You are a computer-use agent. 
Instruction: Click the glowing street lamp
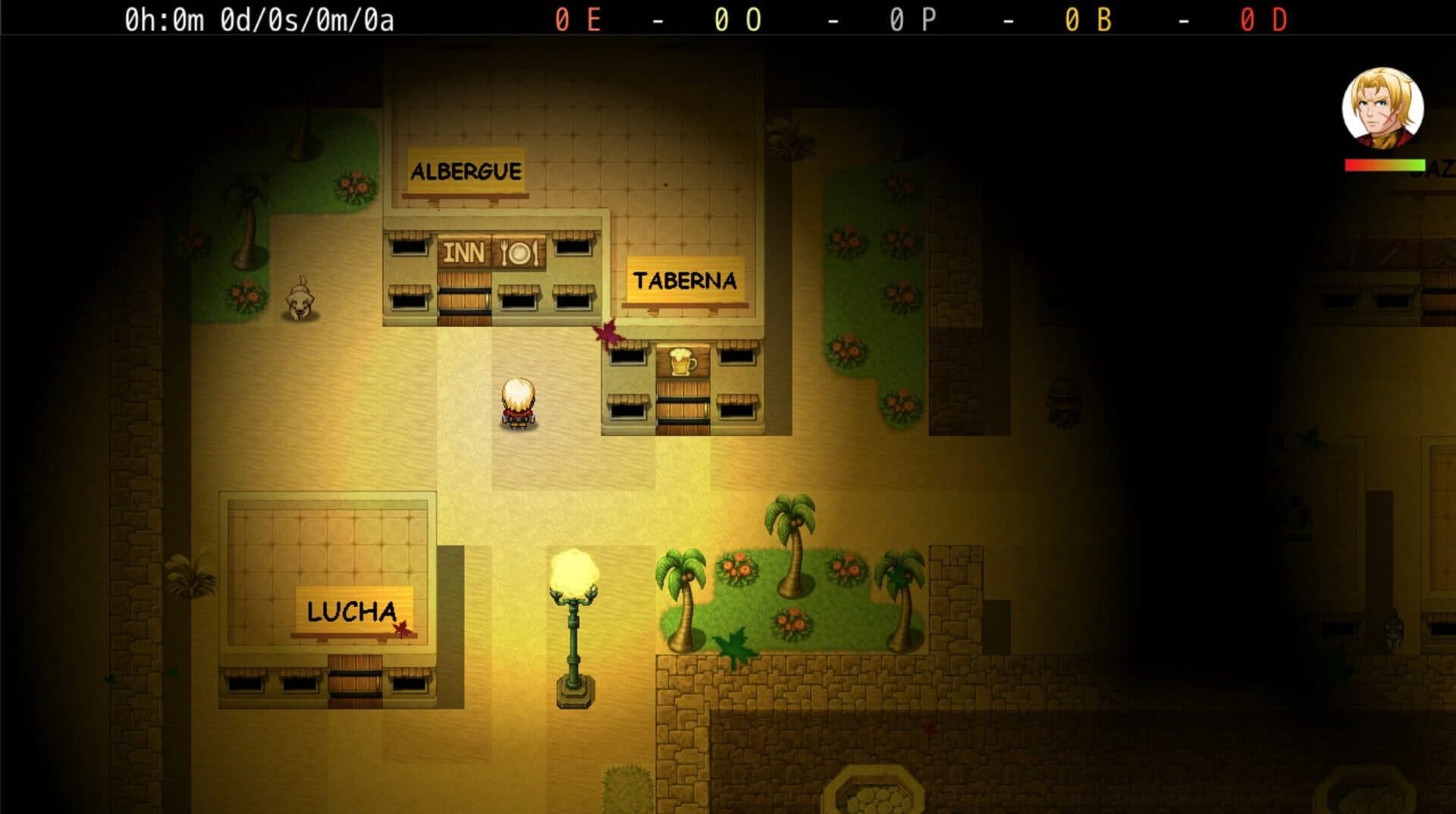574,586
